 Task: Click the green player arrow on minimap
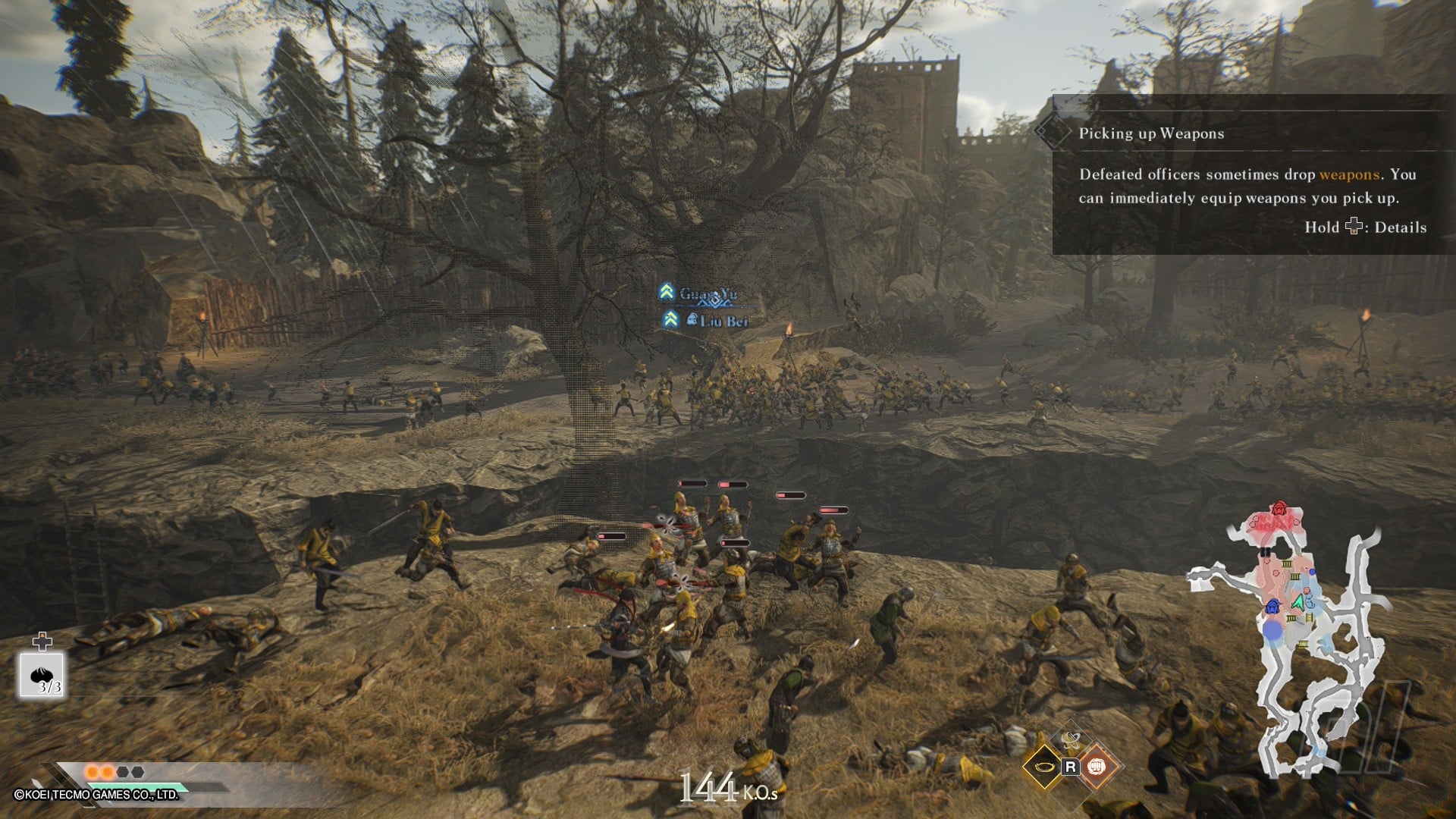(1299, 604)
